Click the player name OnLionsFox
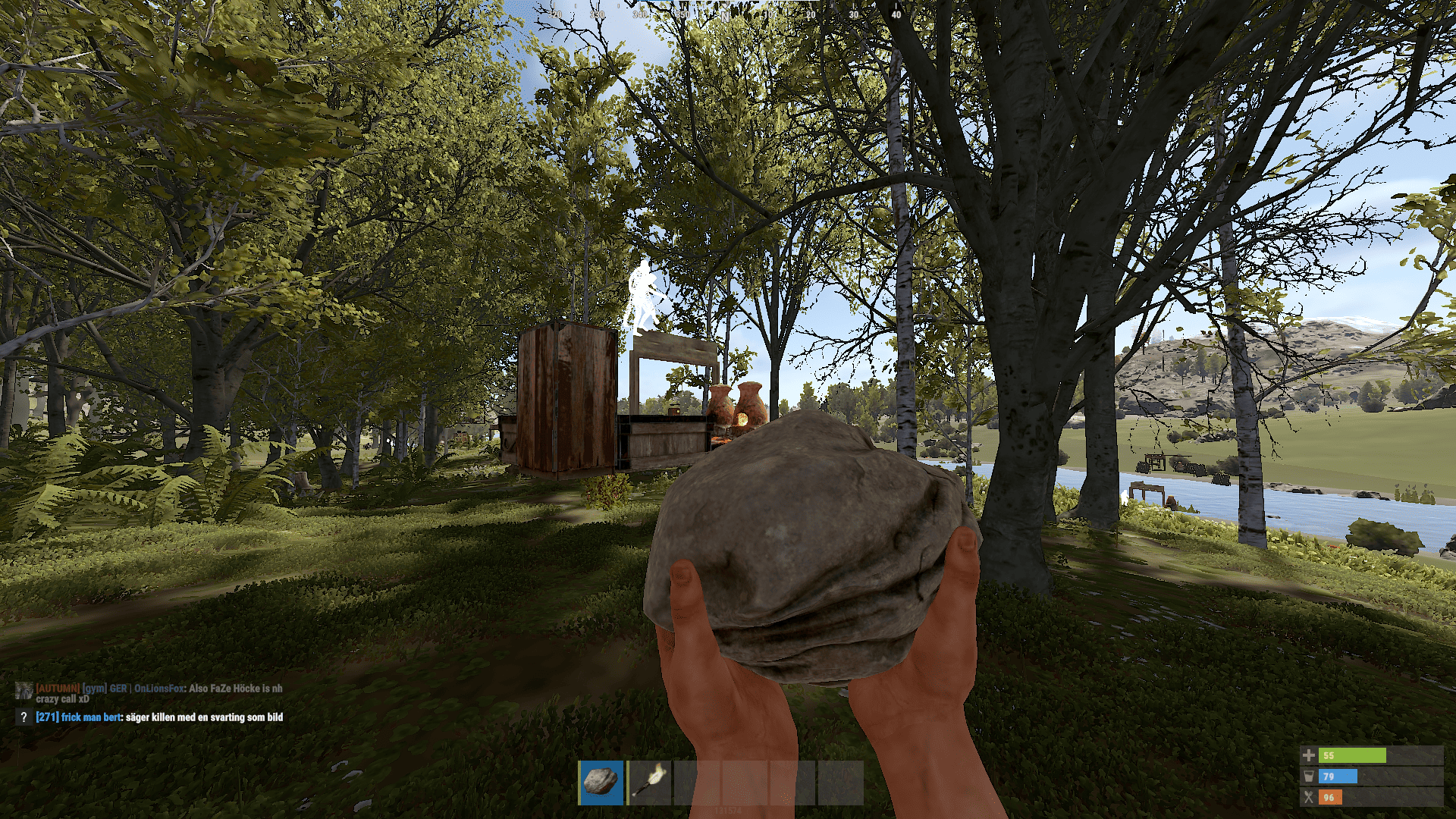 (158, 689)
